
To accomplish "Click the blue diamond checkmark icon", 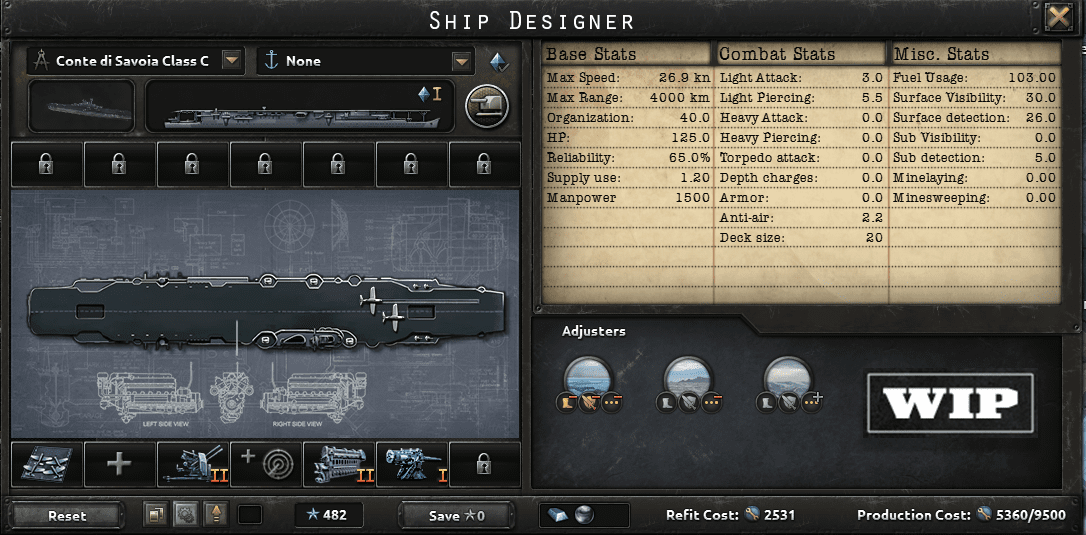I will pos(498,61).
